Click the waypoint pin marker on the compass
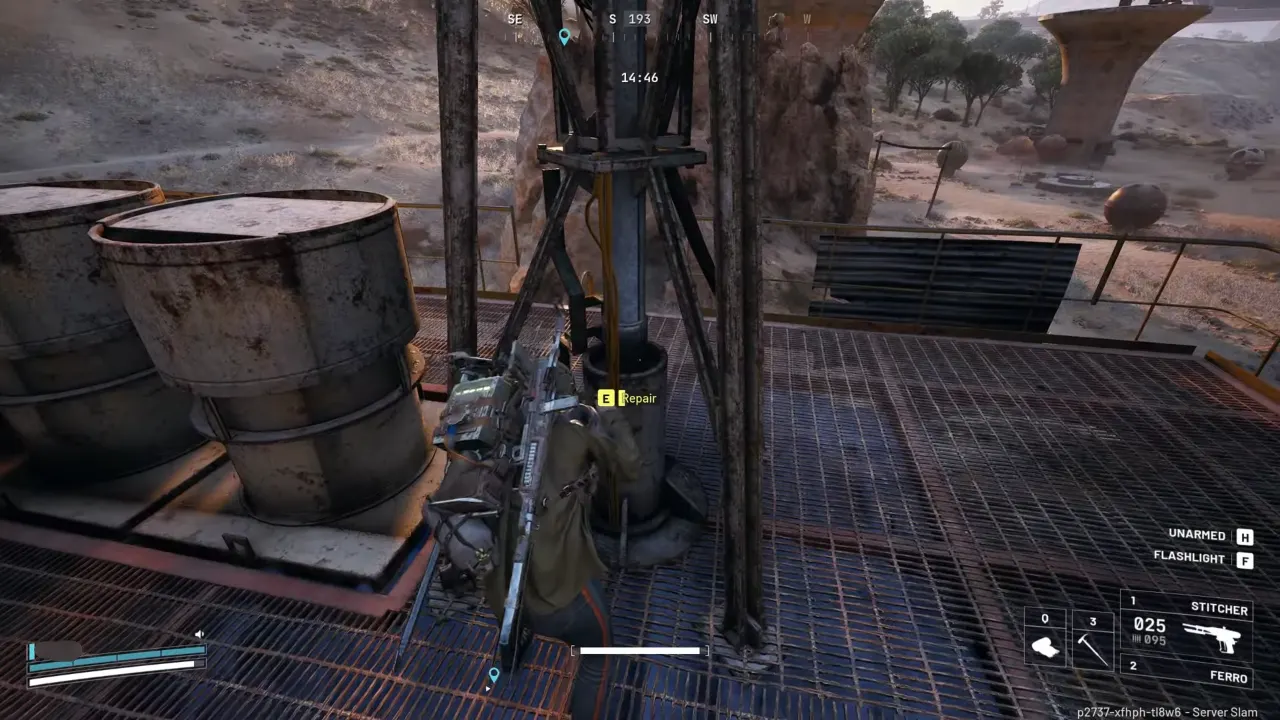Image resolution: width=1280 pixels, height=720 pixels. (x=564, y=36)
